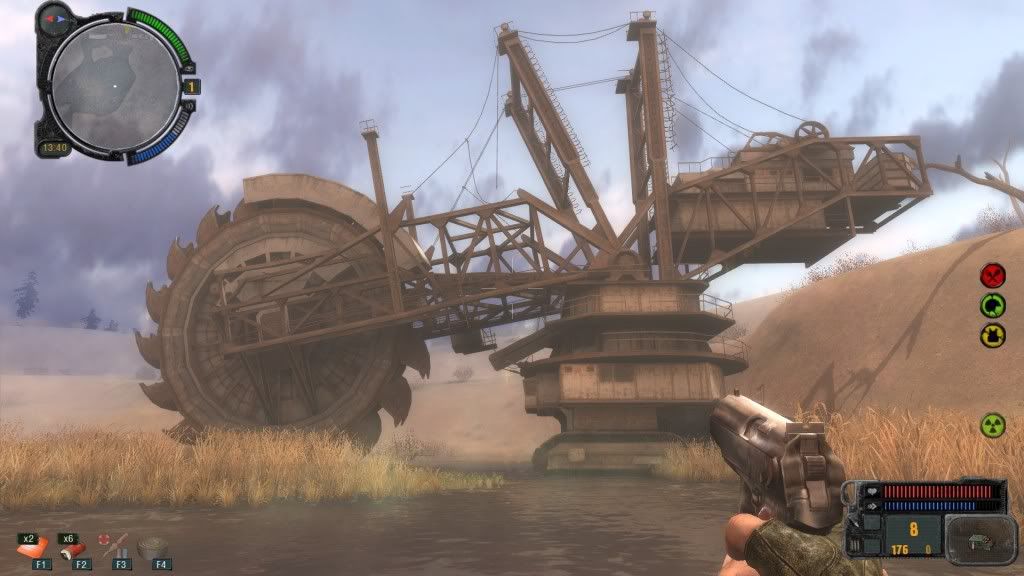Use the F3 medical quick slot
The width and height of the screenshot is (1024, 576).
coord(114,548)
